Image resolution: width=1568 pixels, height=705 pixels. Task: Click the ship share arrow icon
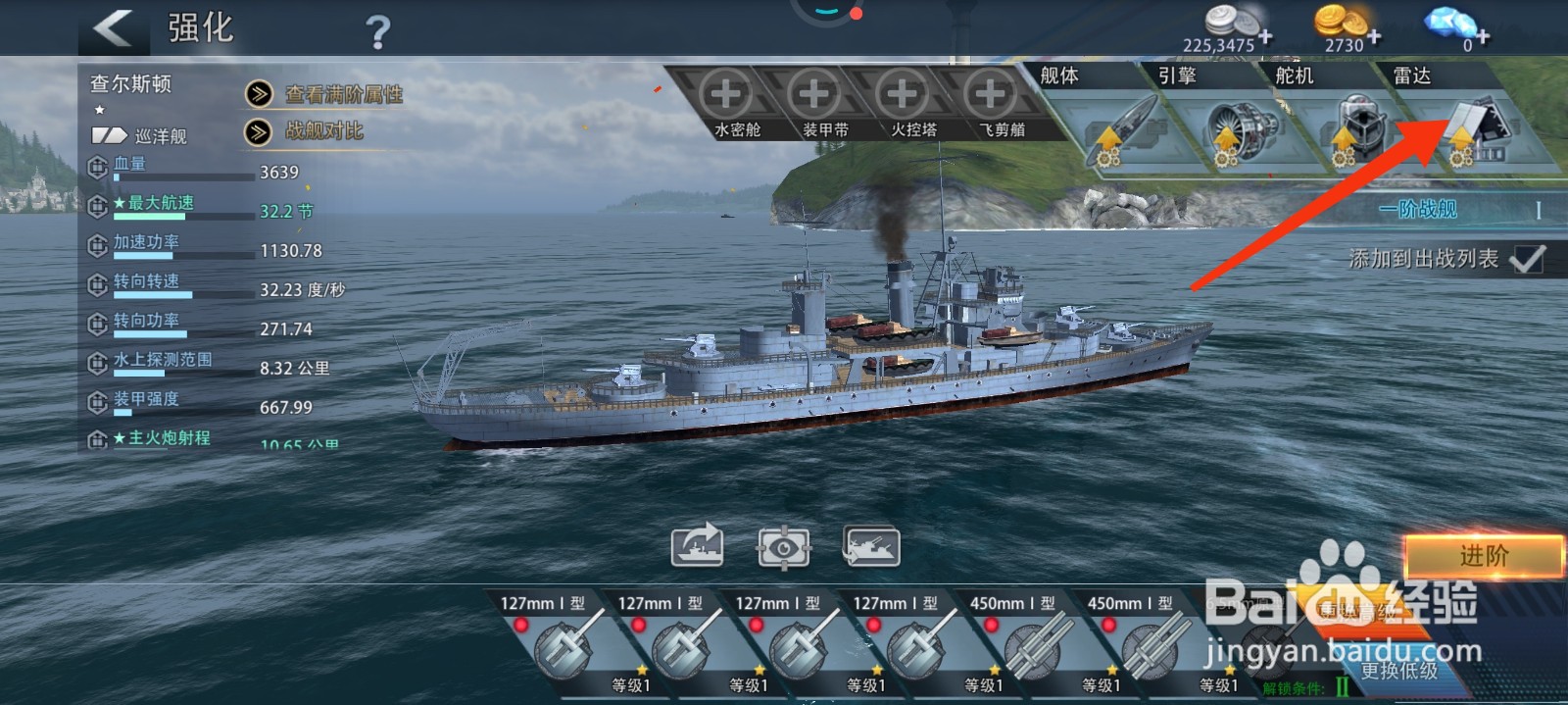[x=697, y=546]
